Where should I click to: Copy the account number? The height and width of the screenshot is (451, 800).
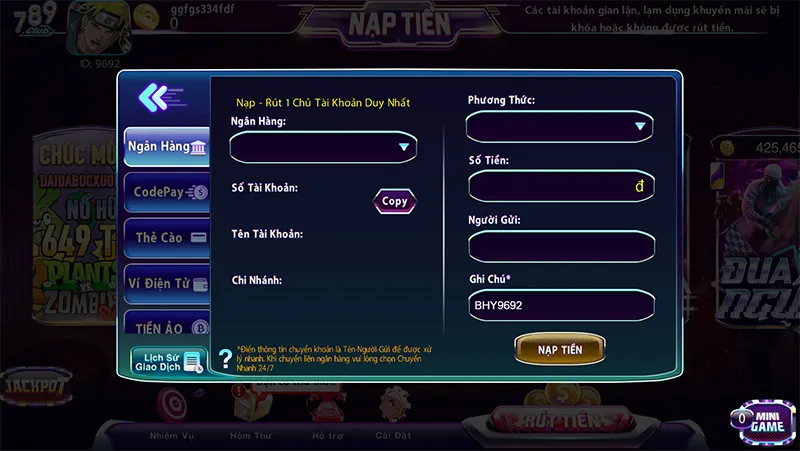(x=395, y=201)
